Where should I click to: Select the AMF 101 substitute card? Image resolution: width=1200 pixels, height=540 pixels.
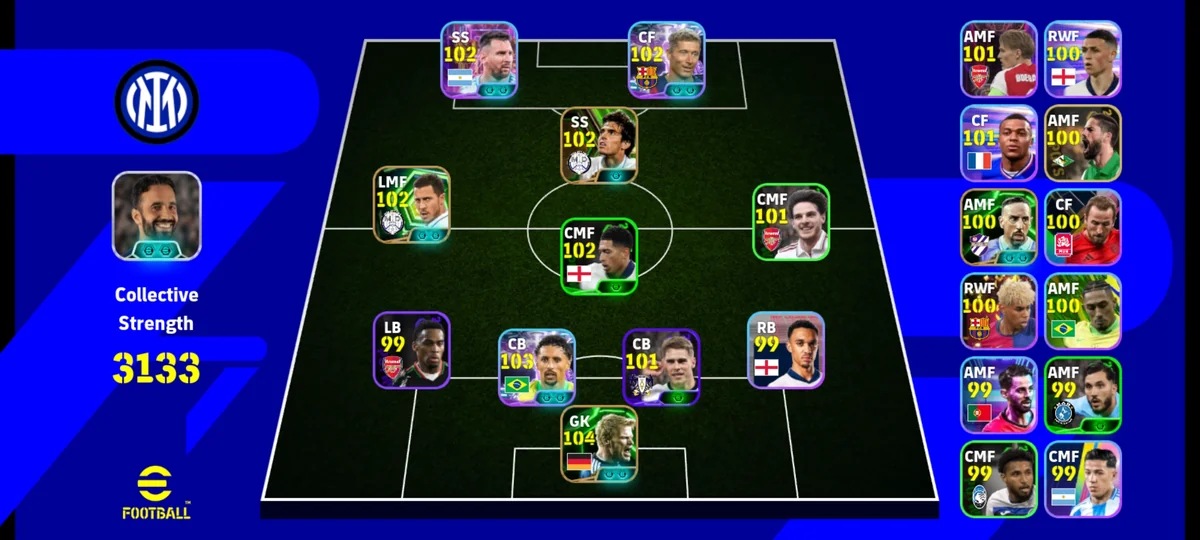(998, 59)
